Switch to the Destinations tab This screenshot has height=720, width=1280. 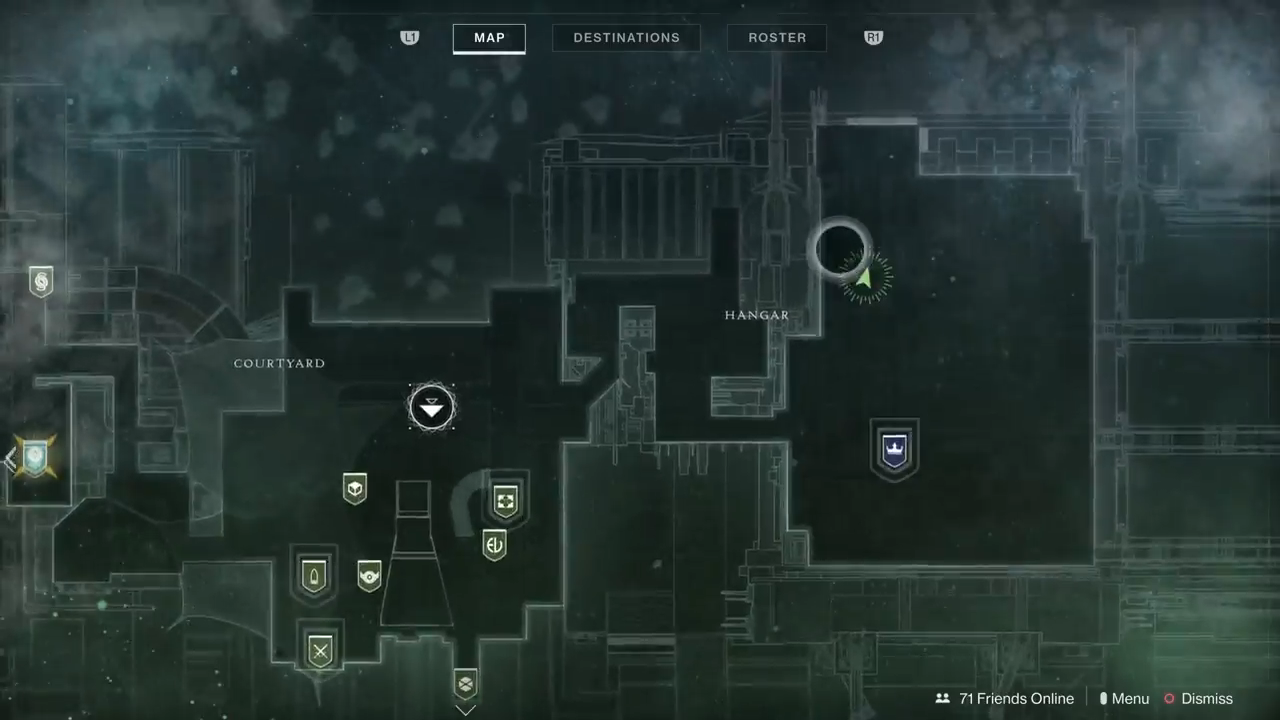pyautogui.click(x=626, y=38)
